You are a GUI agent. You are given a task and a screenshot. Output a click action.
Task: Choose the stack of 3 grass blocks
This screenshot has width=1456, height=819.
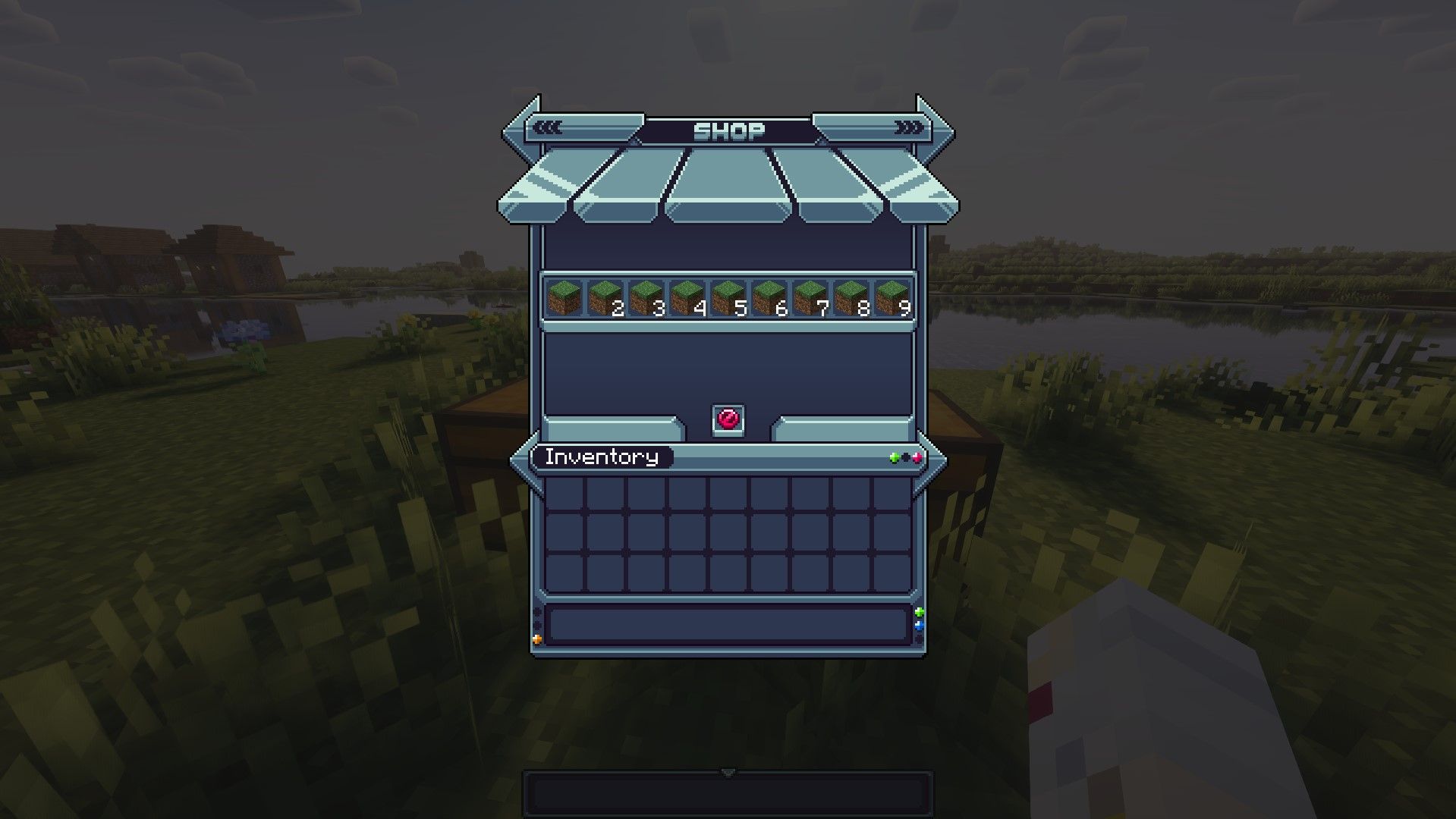647,298
